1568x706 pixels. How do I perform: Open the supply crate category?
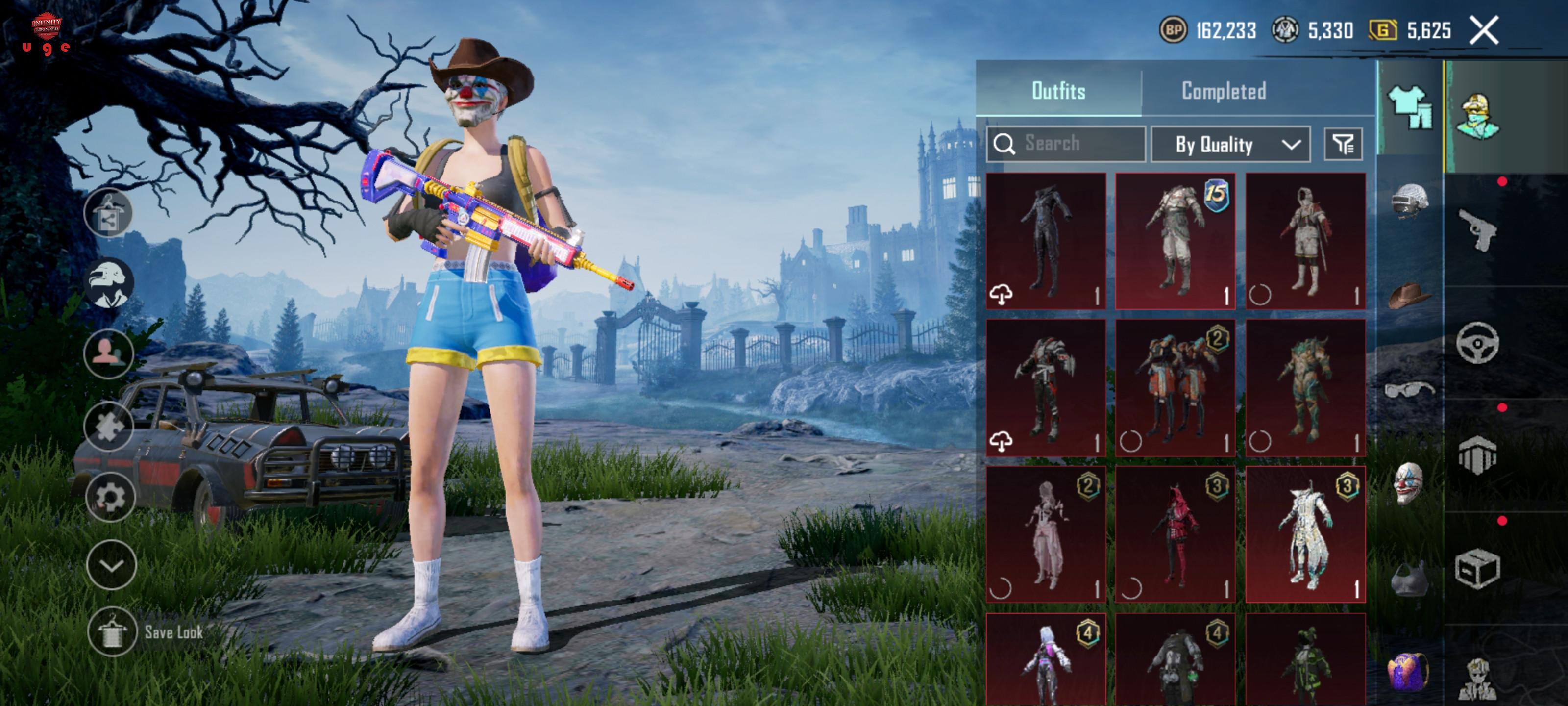(x=1477, y=569)
